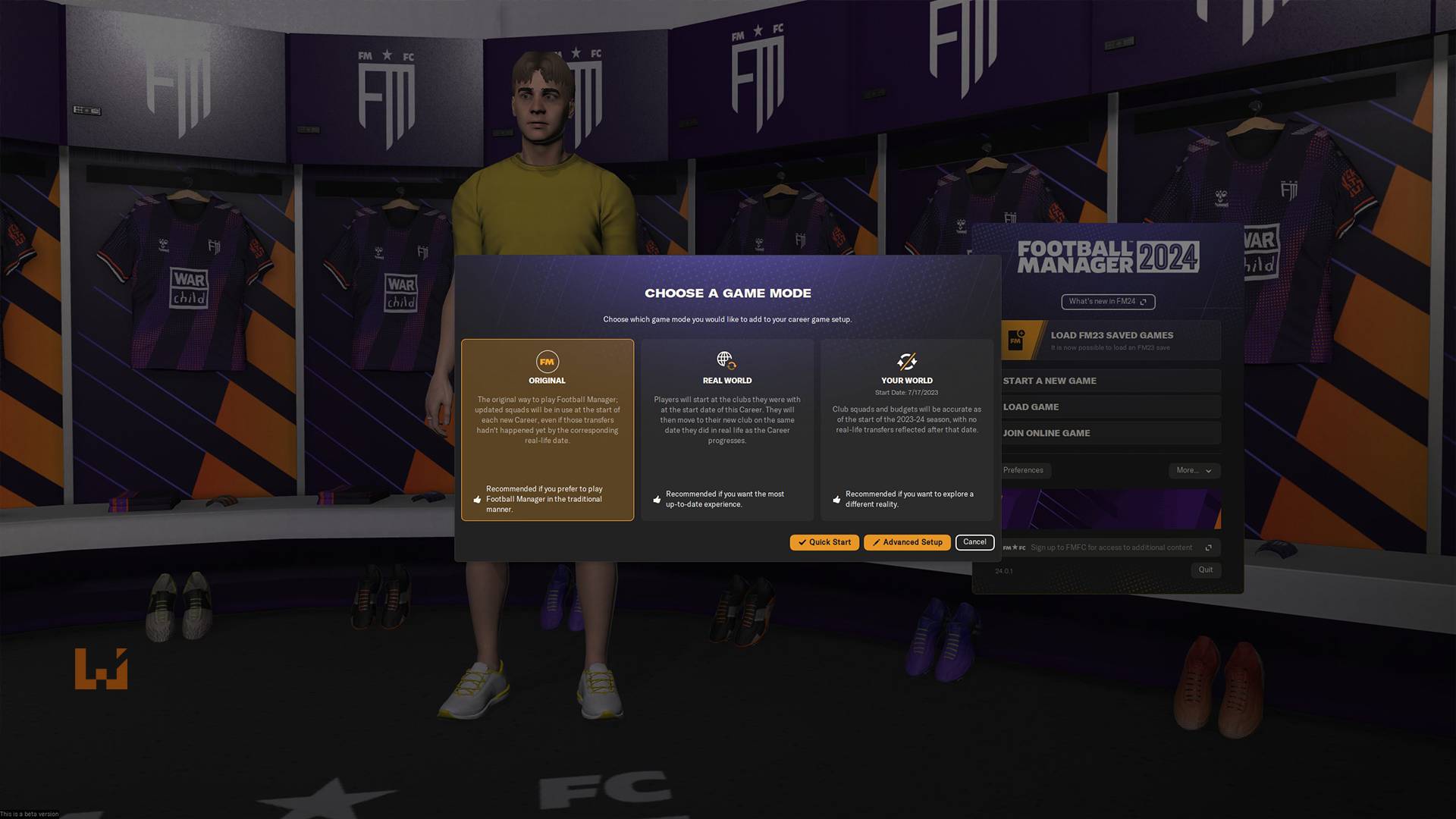Screen dimensions: 1456x819
Task: Pick the Your World game mode
Action: [x=906, y=429]
